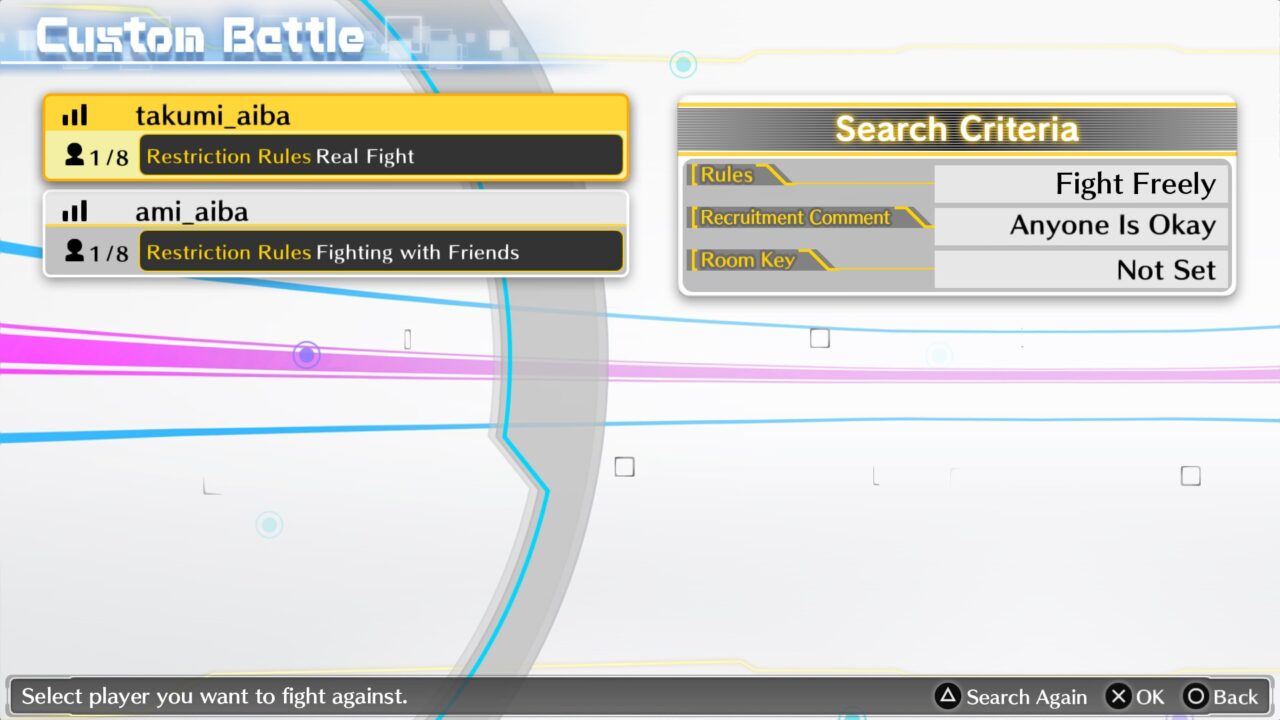Click the Rules label badge in Search Criteria
Viewport: 1280px width, 720px height.
[728, 175]
